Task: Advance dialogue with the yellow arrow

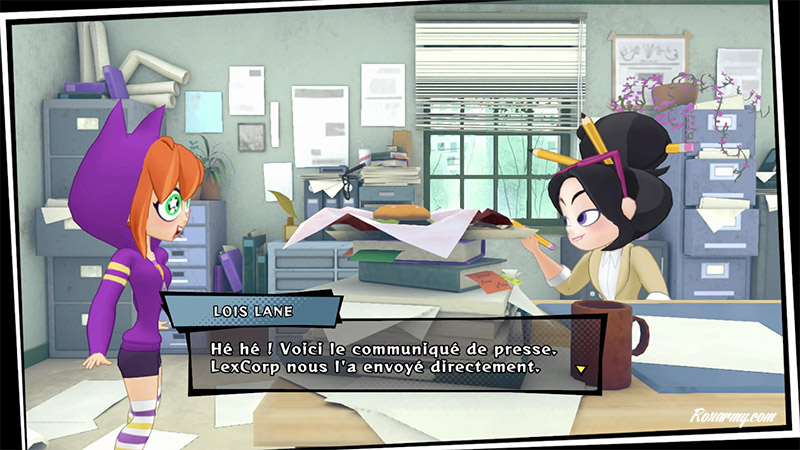Action: [580, 369]
